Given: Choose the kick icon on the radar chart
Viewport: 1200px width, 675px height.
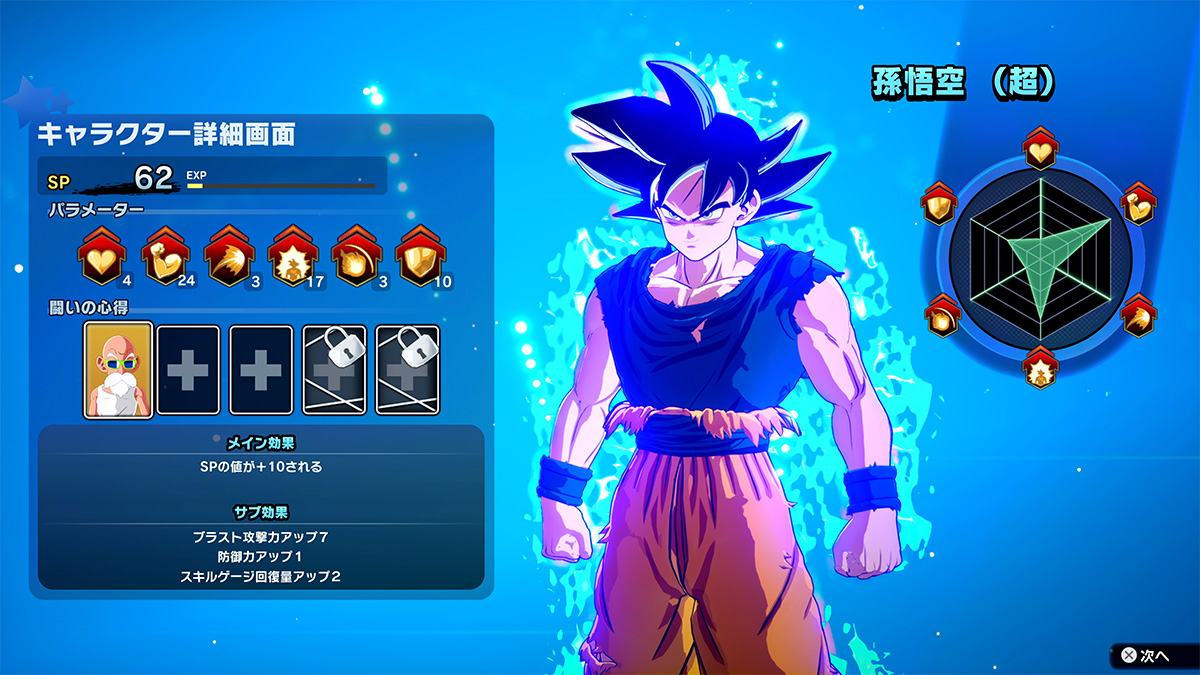Looking at the screenshot, I should coord(1139,317).
